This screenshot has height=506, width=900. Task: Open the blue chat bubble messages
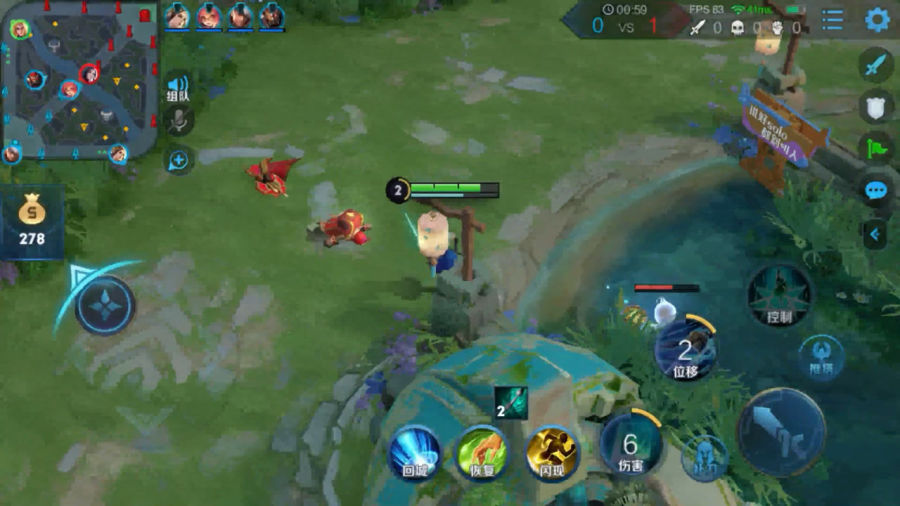876,191
